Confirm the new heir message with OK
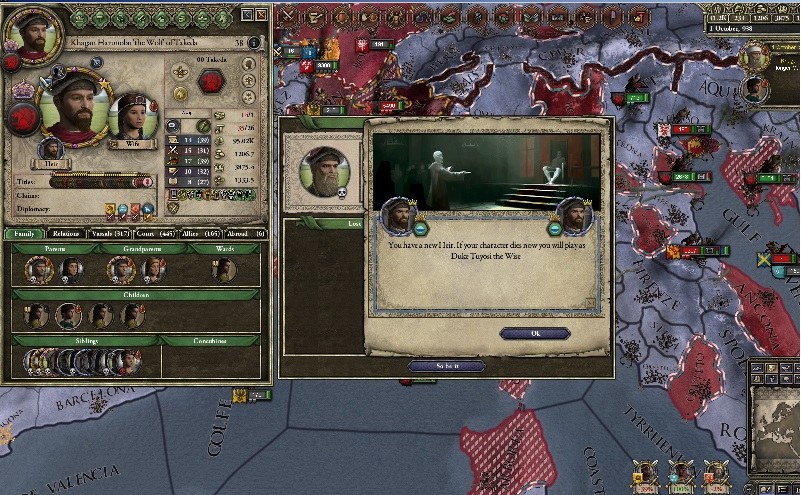This screenshot has height=495, width=801. click(x=535, y=333)
